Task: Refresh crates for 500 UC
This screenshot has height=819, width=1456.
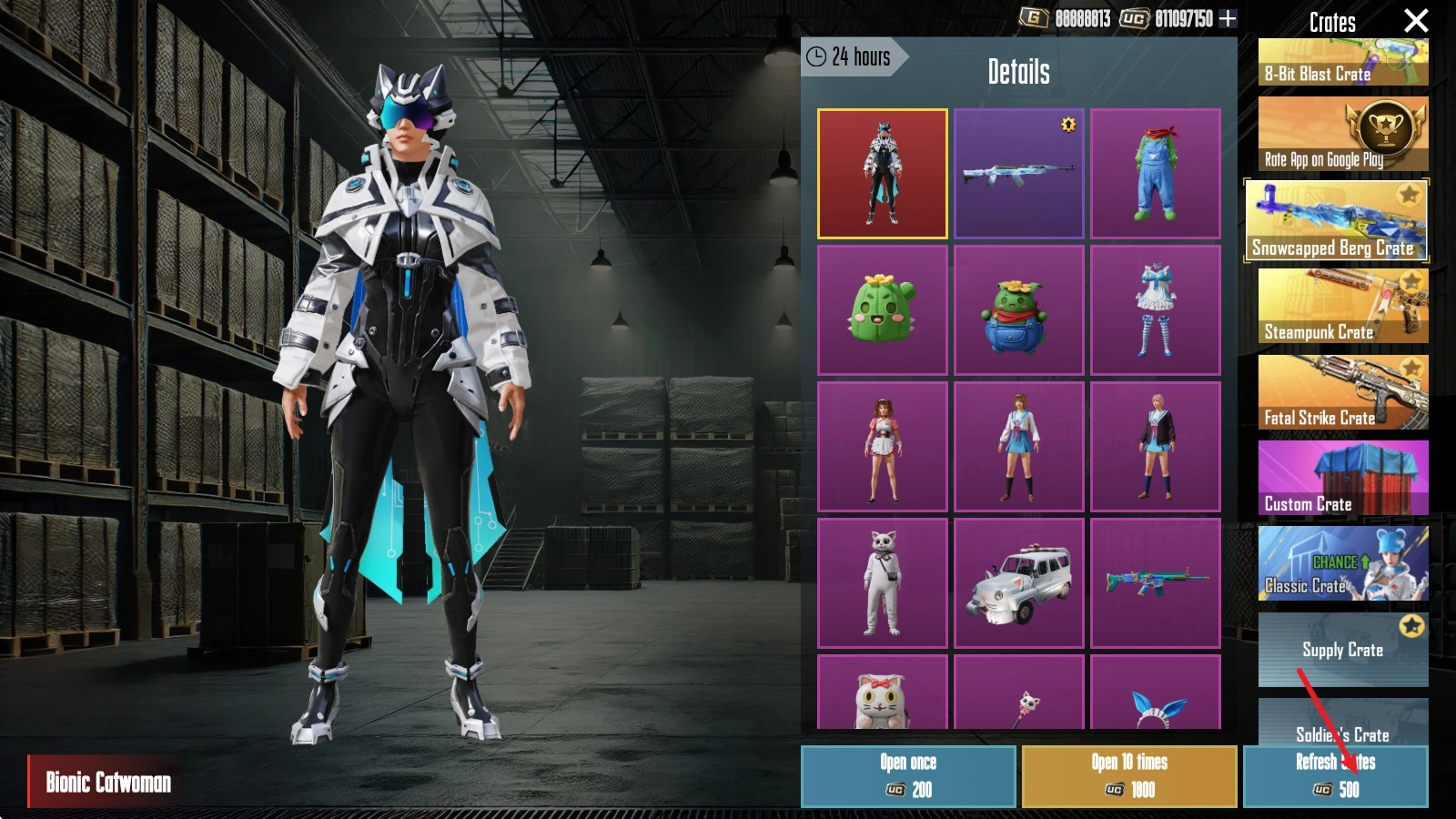Action: (x=1335, y=776)
